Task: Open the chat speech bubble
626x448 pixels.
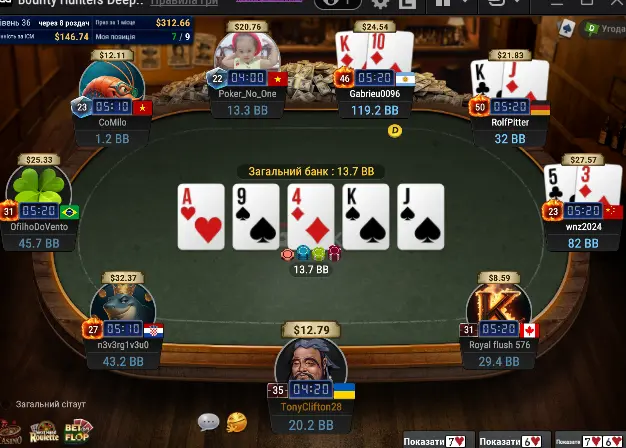Action: (208, 422)
